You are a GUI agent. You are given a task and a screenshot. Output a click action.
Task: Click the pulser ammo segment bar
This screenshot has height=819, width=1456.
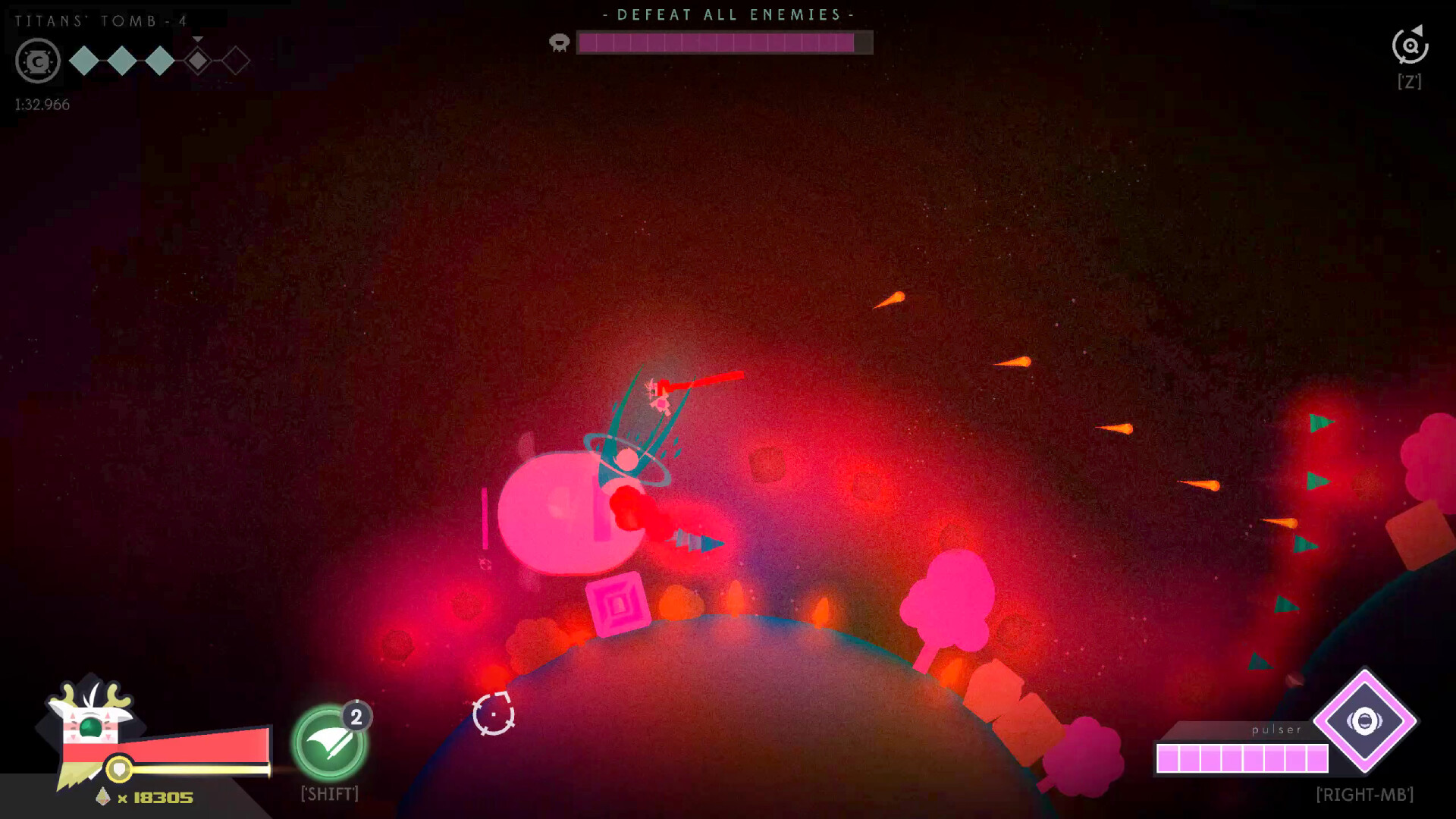tap(1241, 757)
